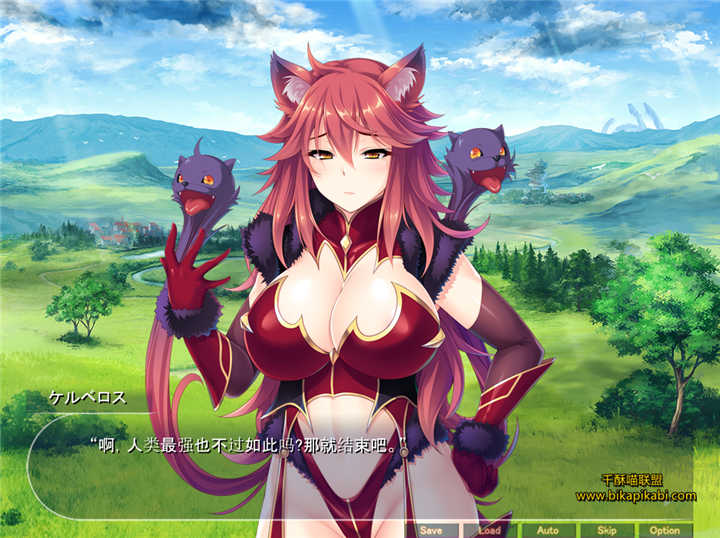This screenshot has width=720, height=538.
Task: Open the Save menu
Action: [431, 530]
